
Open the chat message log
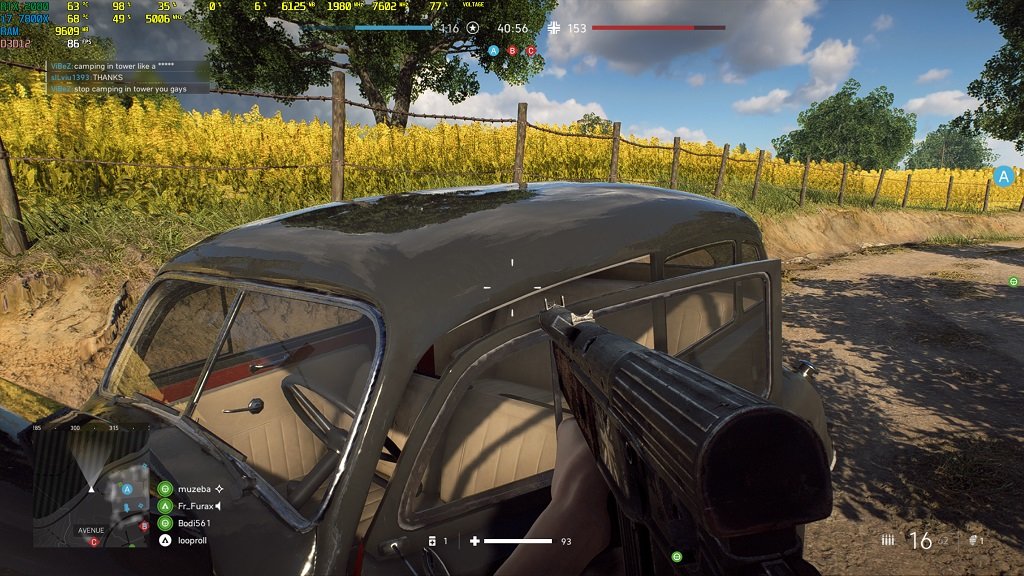tap(130, 76)
